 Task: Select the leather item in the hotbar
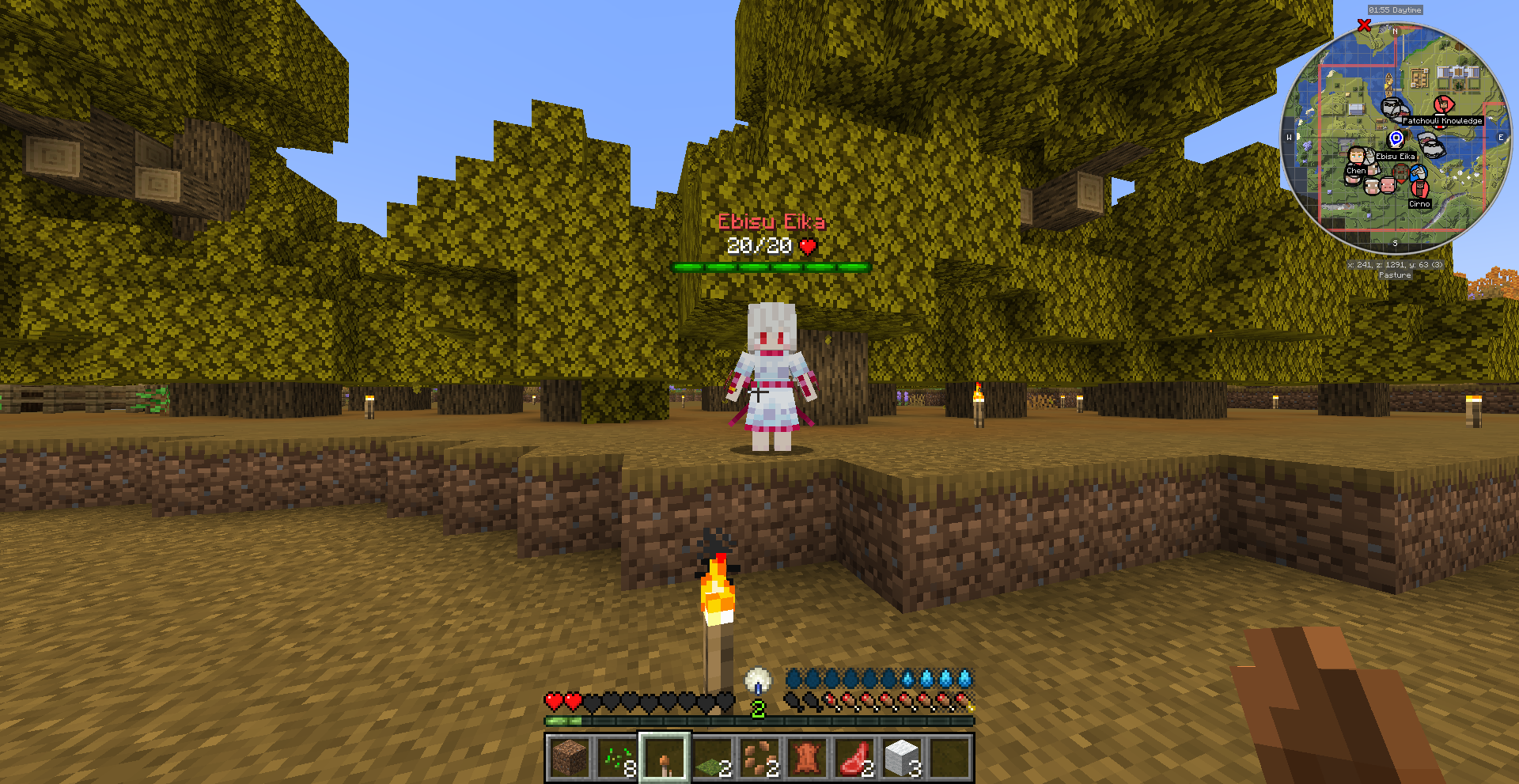pos(807,756)
